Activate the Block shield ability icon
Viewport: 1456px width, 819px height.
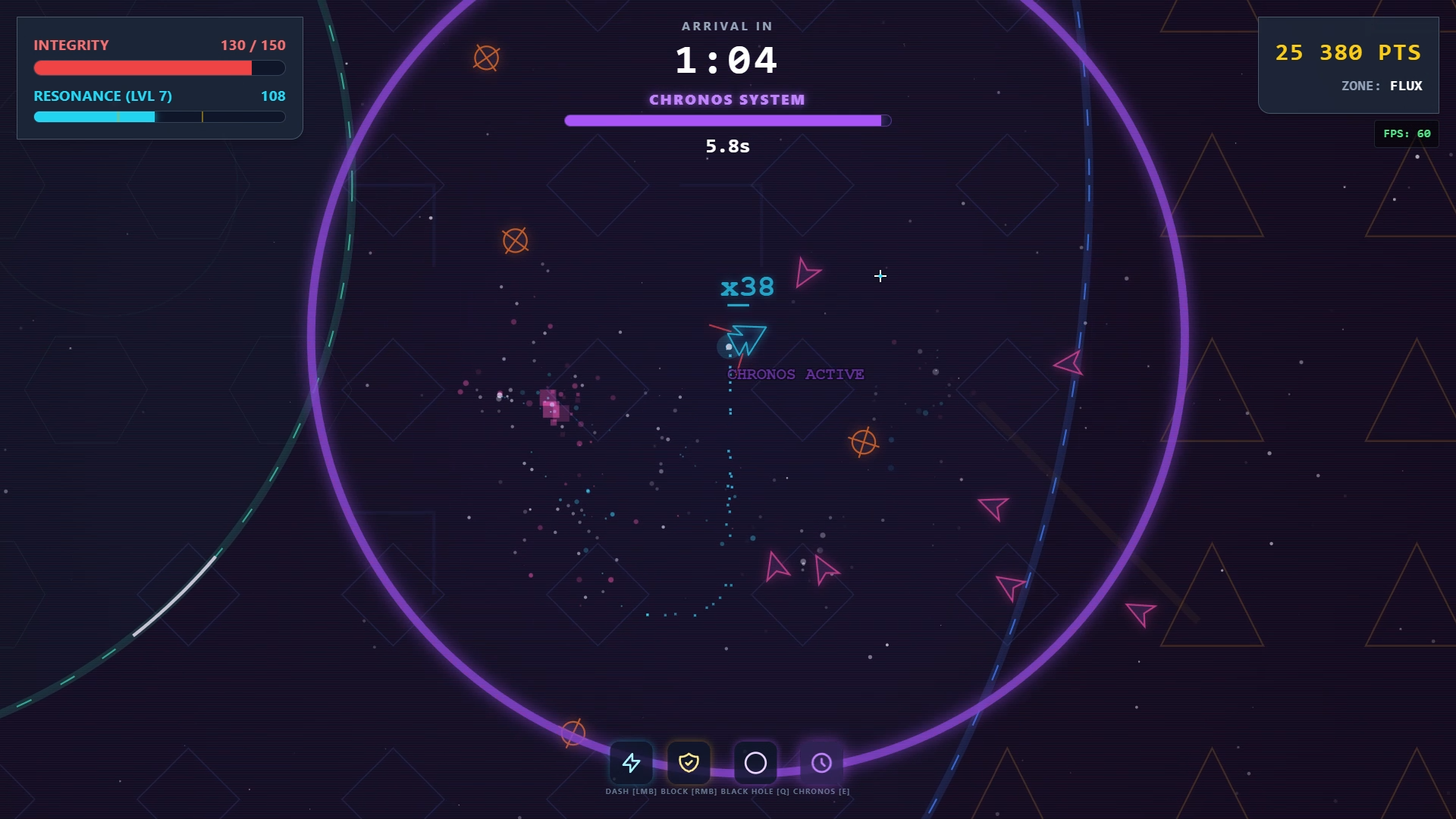pos(689,764)
